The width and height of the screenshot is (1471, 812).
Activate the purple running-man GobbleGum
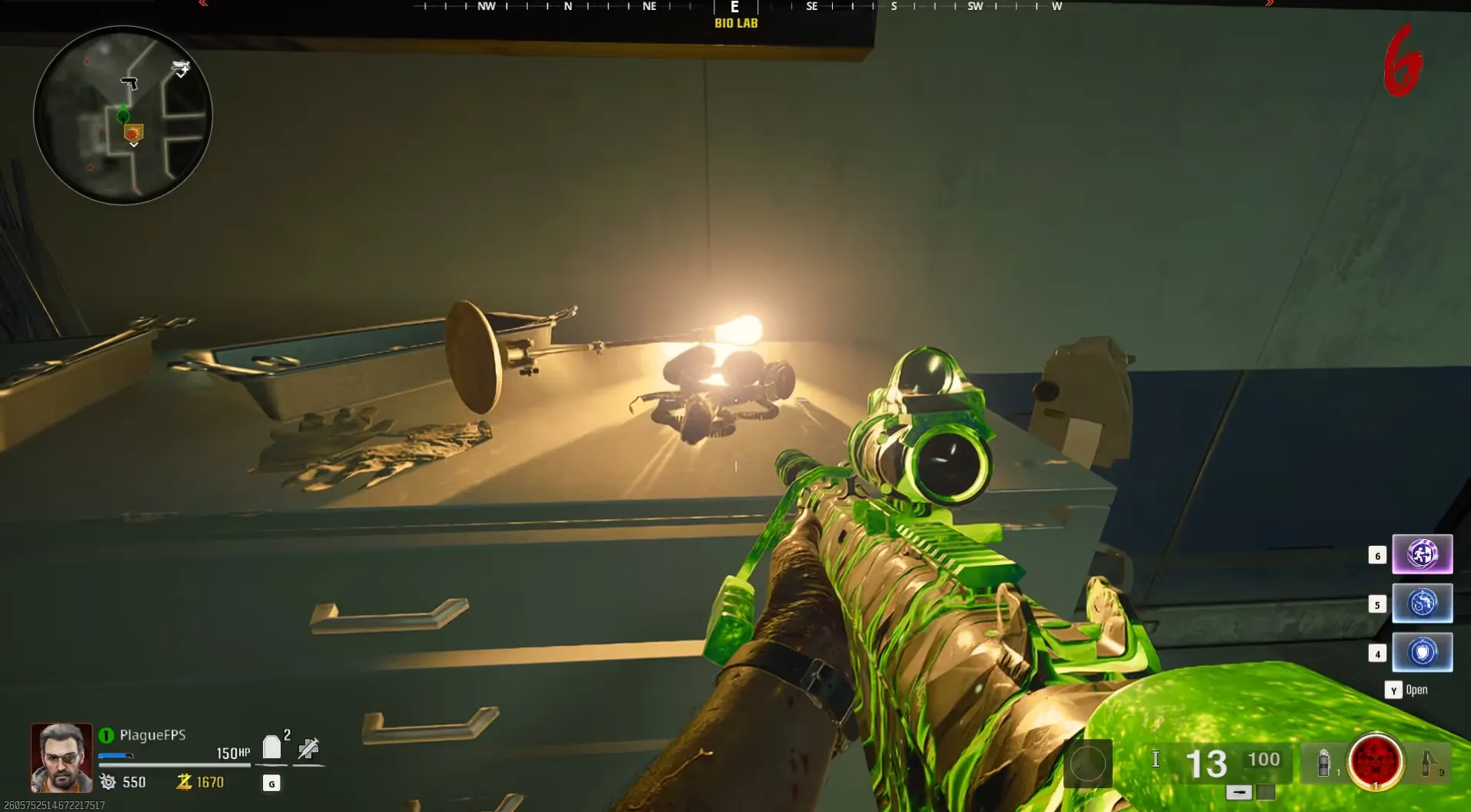pyautogui.click(x=1422, y=554)
